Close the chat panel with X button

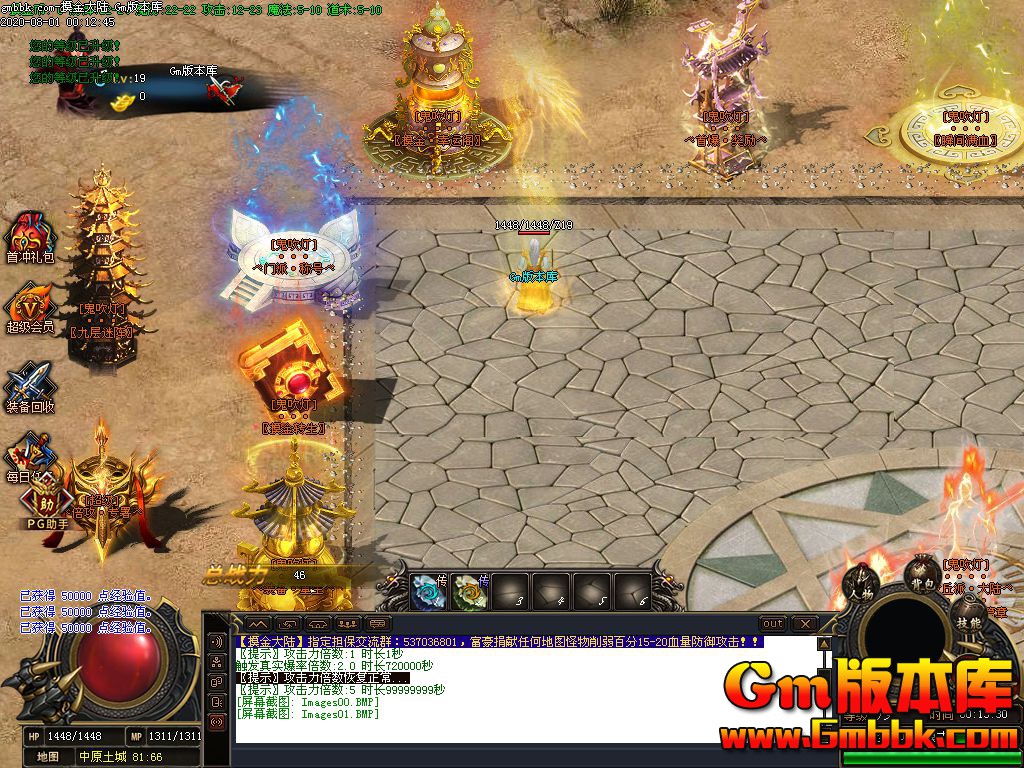[806, 624]
